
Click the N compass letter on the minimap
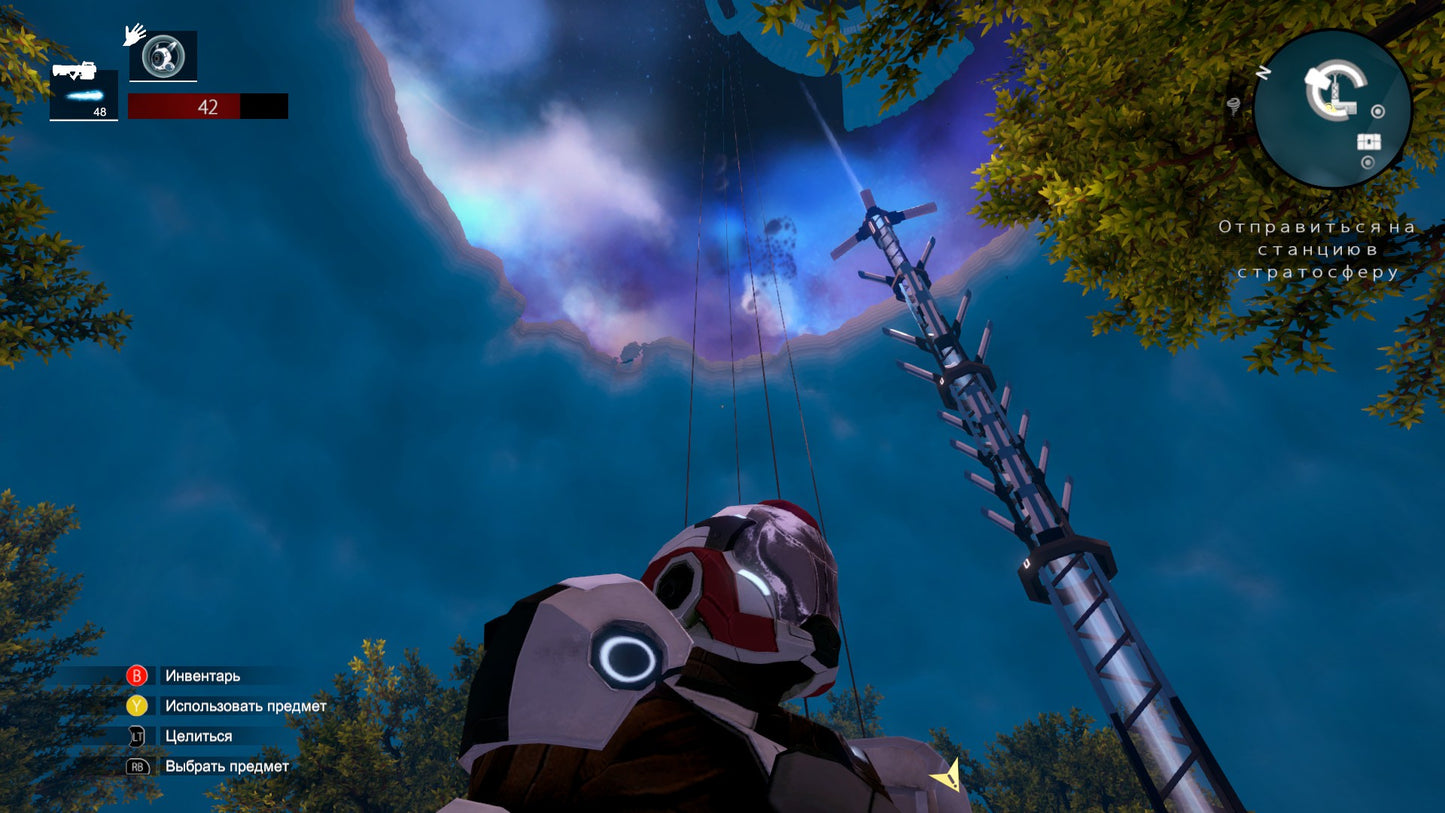1265,71
